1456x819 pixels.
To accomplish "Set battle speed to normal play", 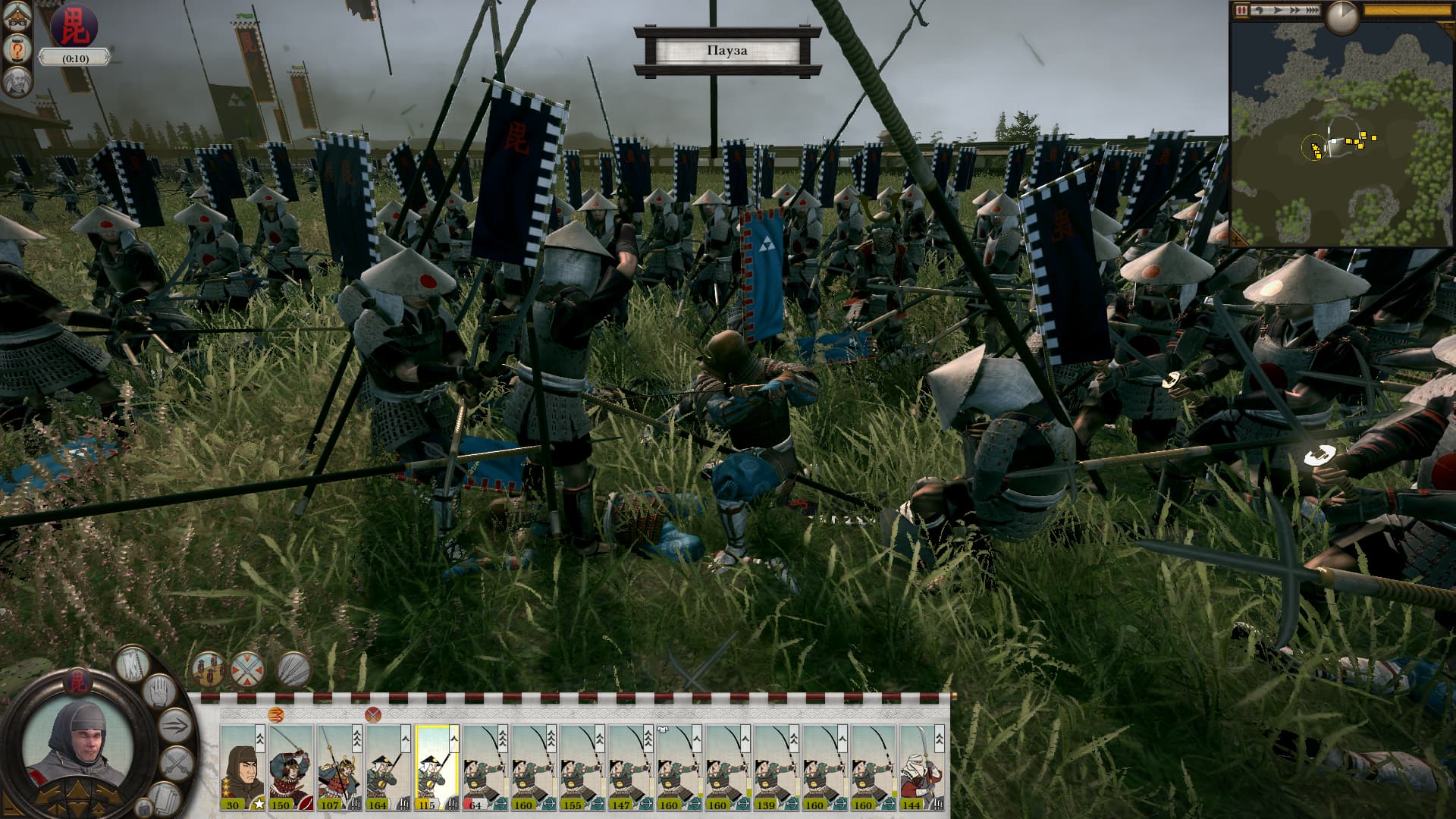I will coord(1279,11).
